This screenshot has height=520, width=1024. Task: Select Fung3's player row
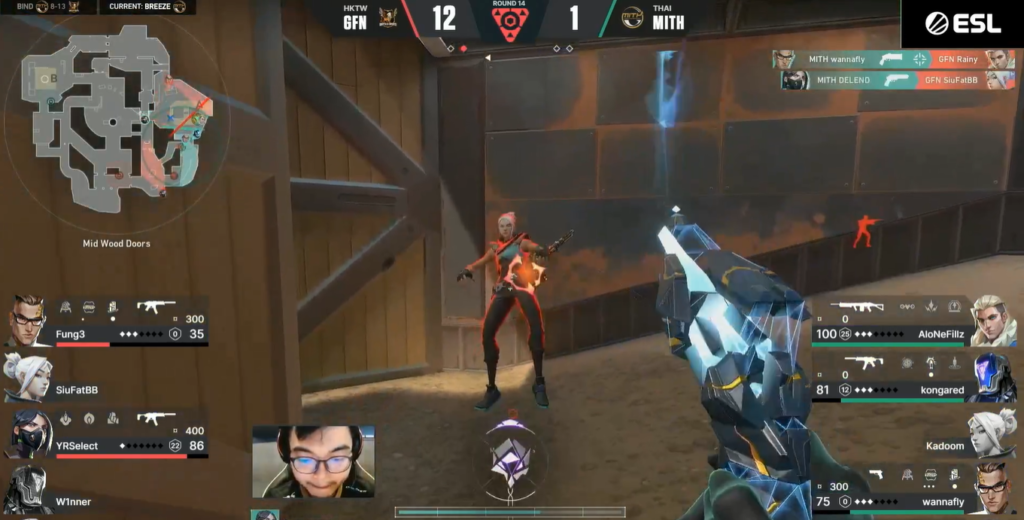pos(108,321)
